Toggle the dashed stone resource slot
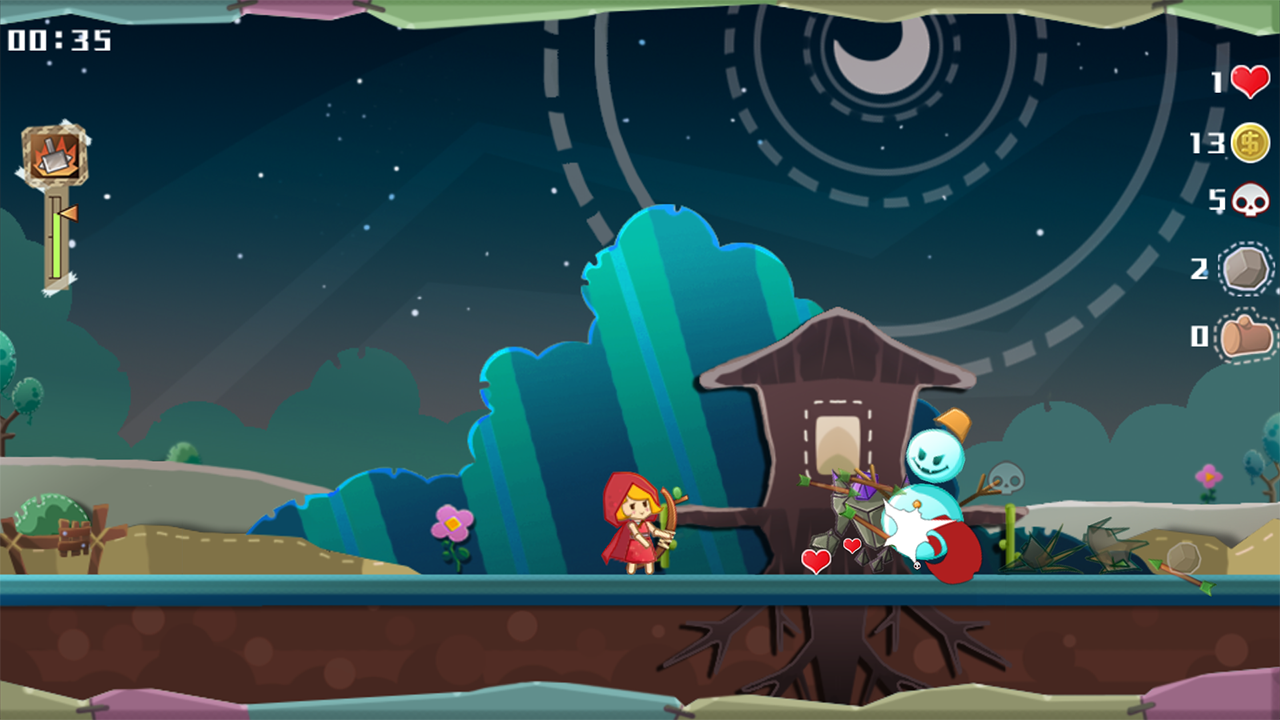This screenshot has height=720, width=1280. 1248,268
